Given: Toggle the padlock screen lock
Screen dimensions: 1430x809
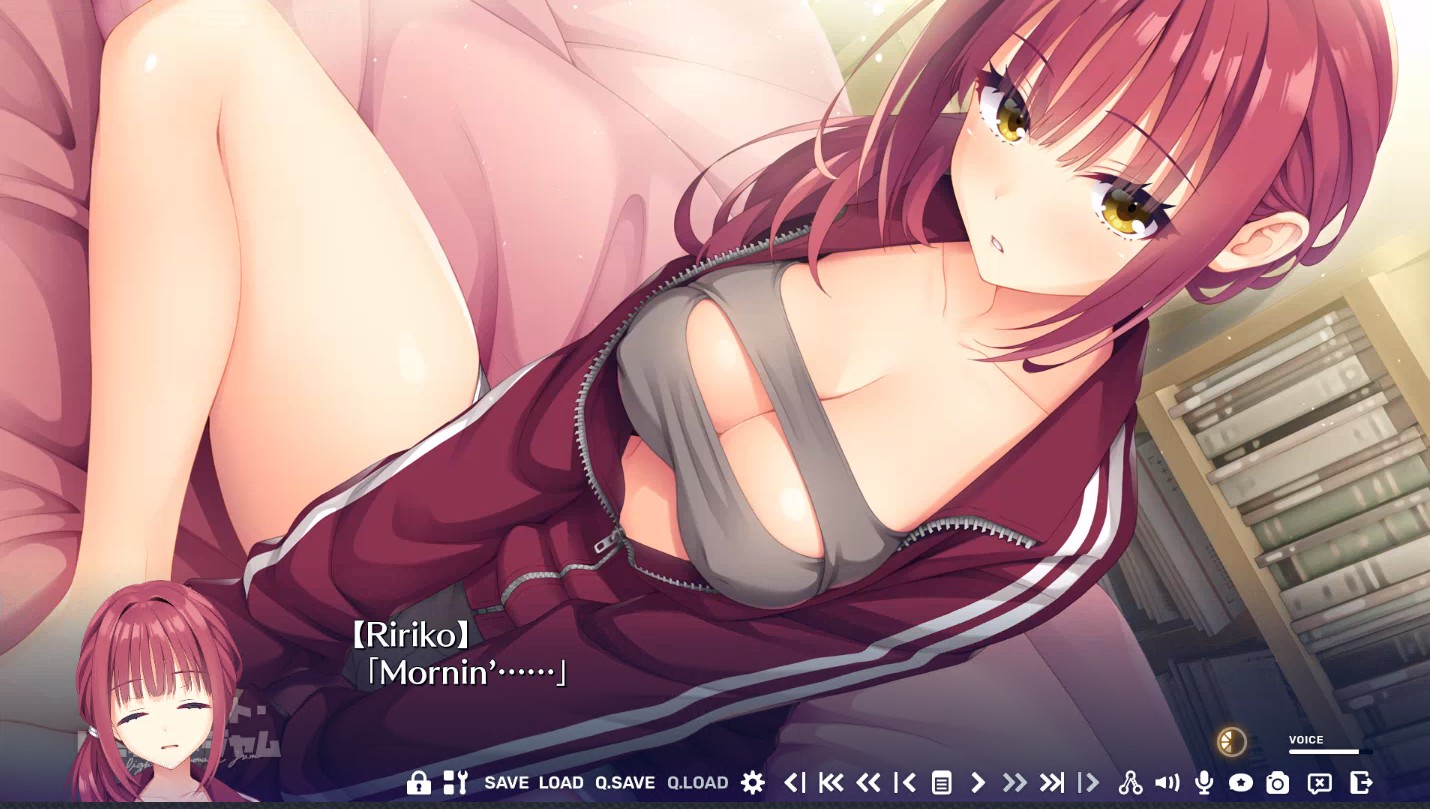Looking at the screenshot, I should pos(418,783).
